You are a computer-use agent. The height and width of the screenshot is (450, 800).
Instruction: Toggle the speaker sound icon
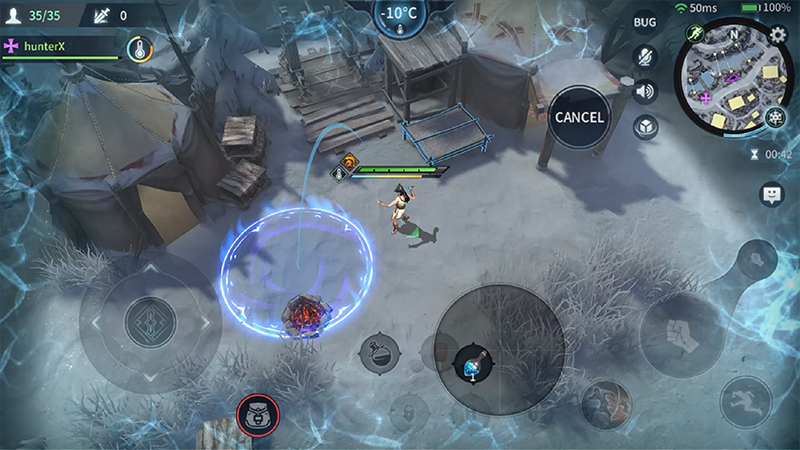point(645,91)
